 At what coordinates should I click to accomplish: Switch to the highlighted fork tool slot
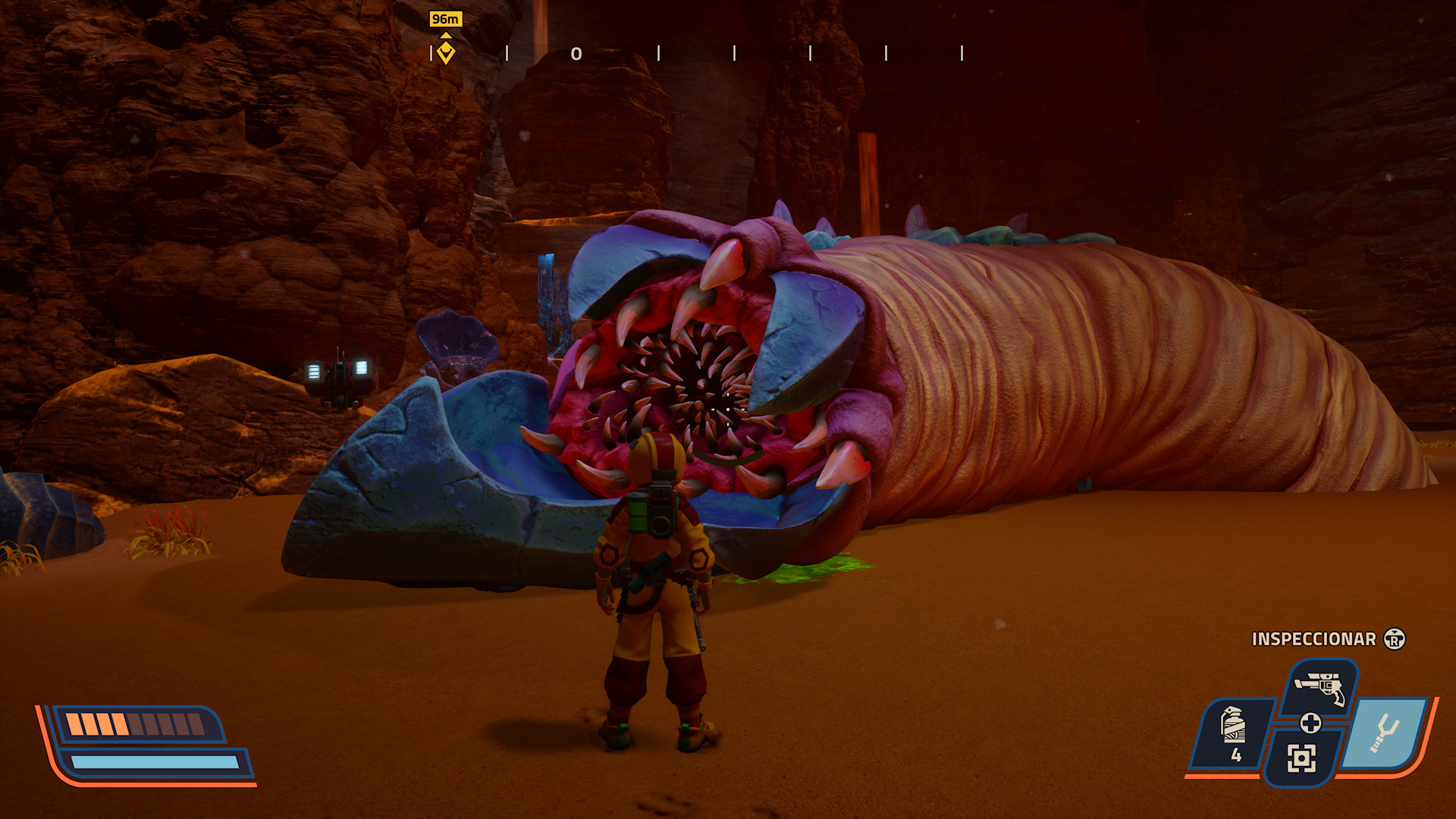(x=1386, y=733)
